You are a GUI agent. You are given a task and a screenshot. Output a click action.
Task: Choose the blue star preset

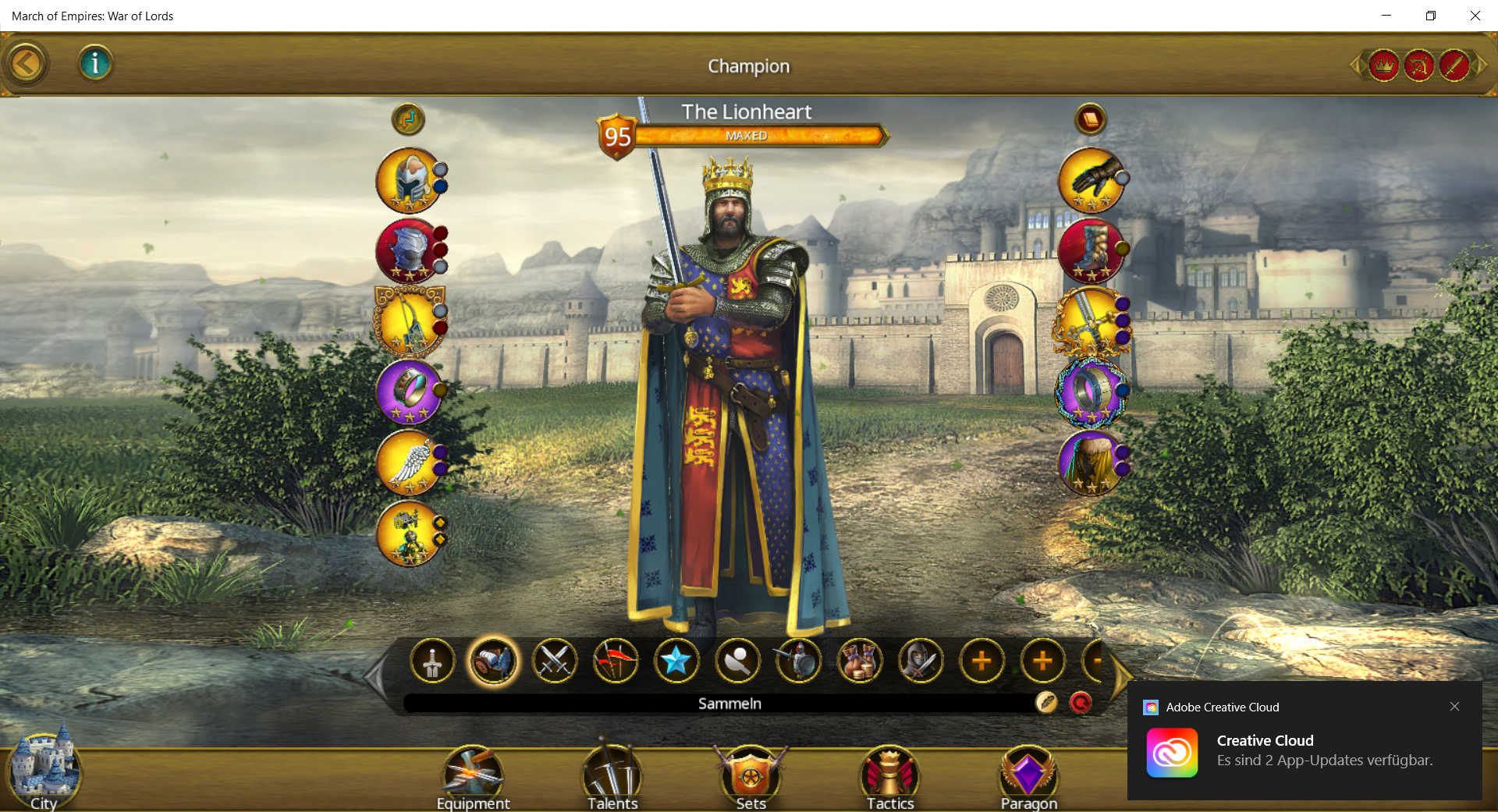click(676, 661)
